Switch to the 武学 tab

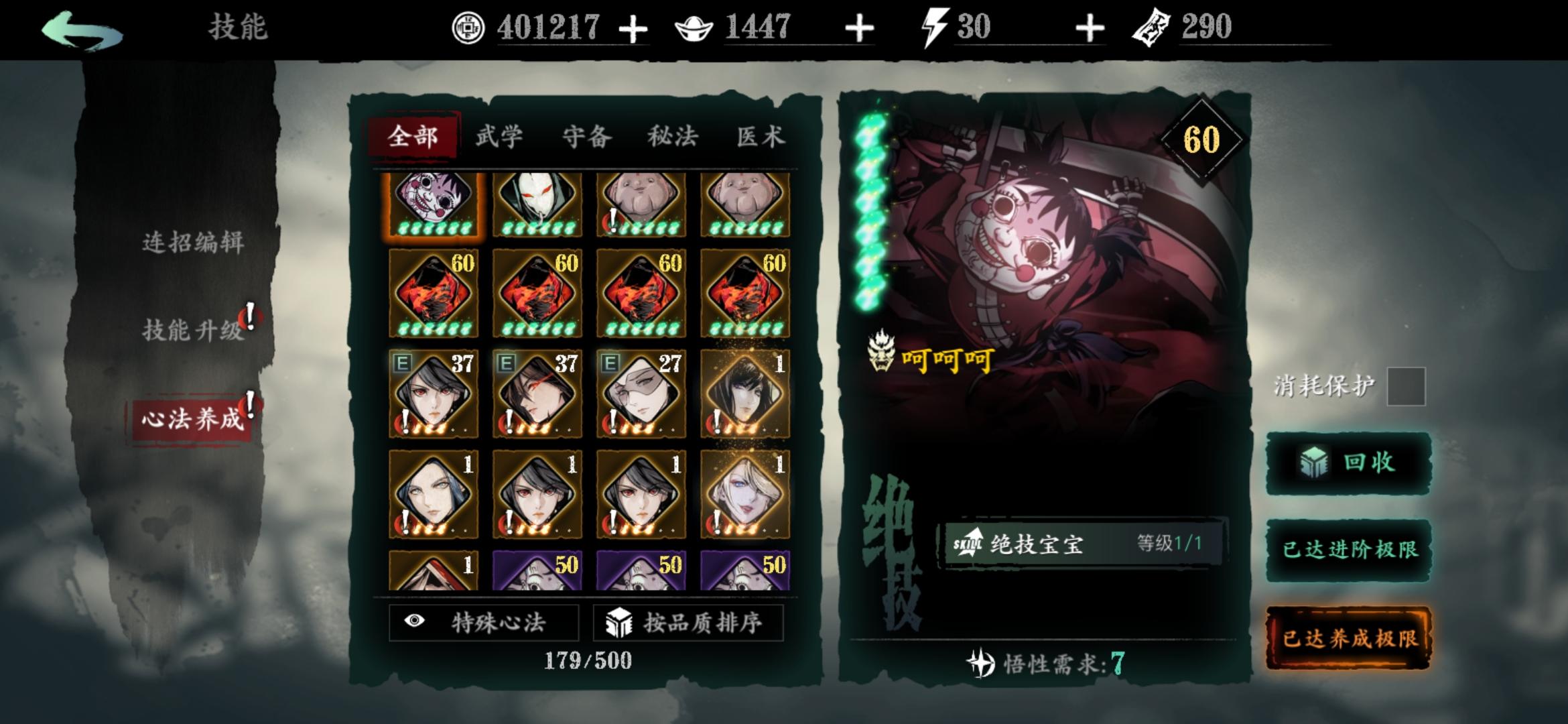499,136
